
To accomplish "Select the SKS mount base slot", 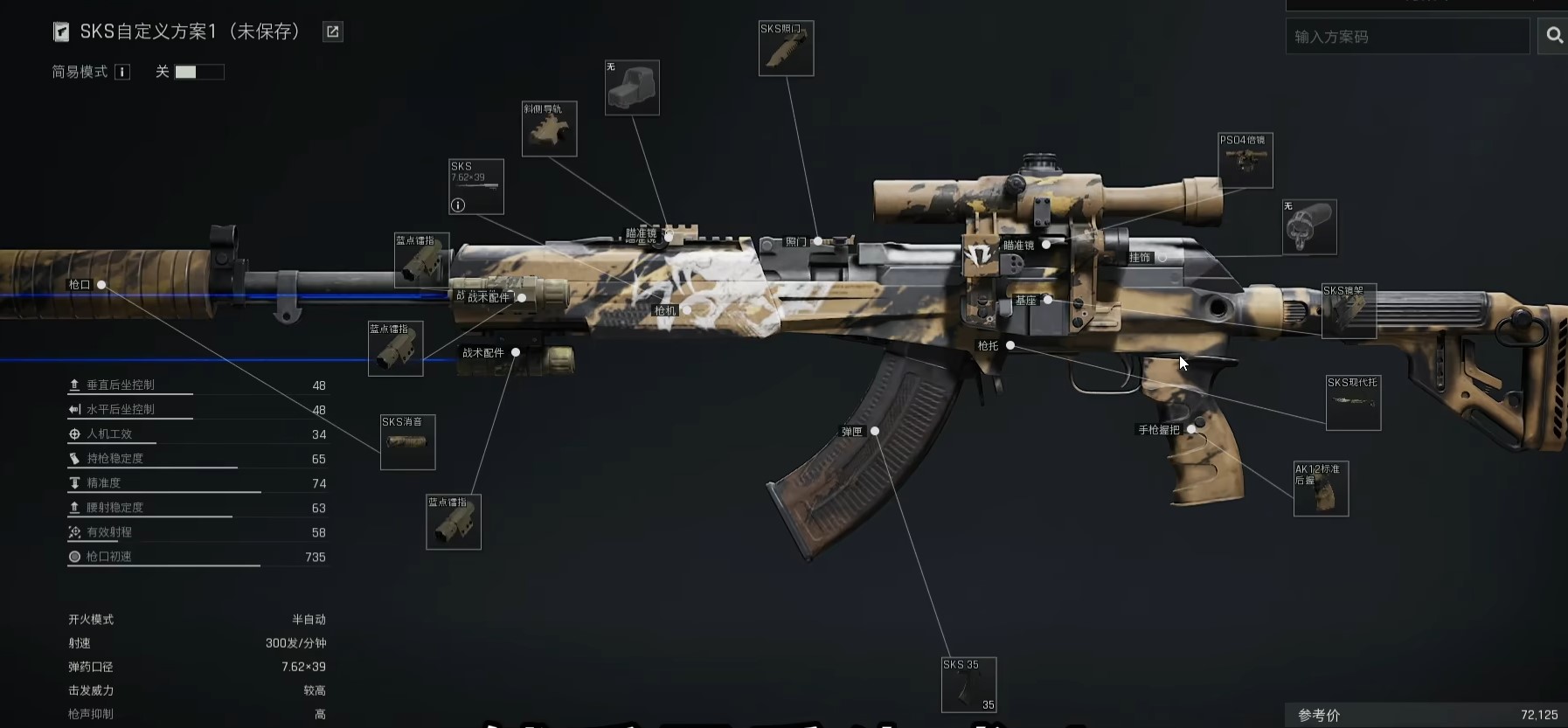I will pyautogui.click(x=1349, y=311).
